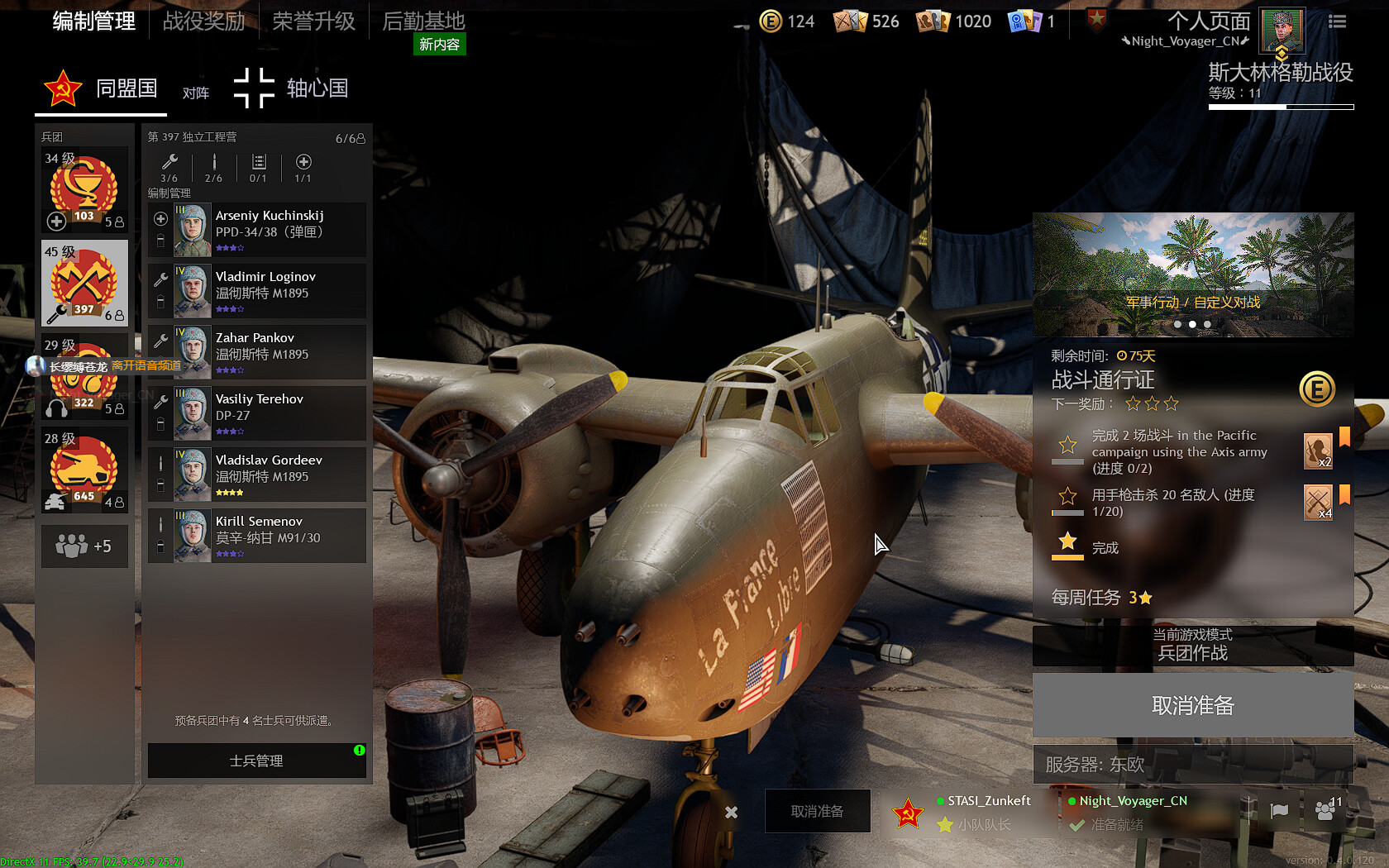Change the server 东欧 selection
The height and width of the screenshot is (868, 1389).
(1192, 765)
